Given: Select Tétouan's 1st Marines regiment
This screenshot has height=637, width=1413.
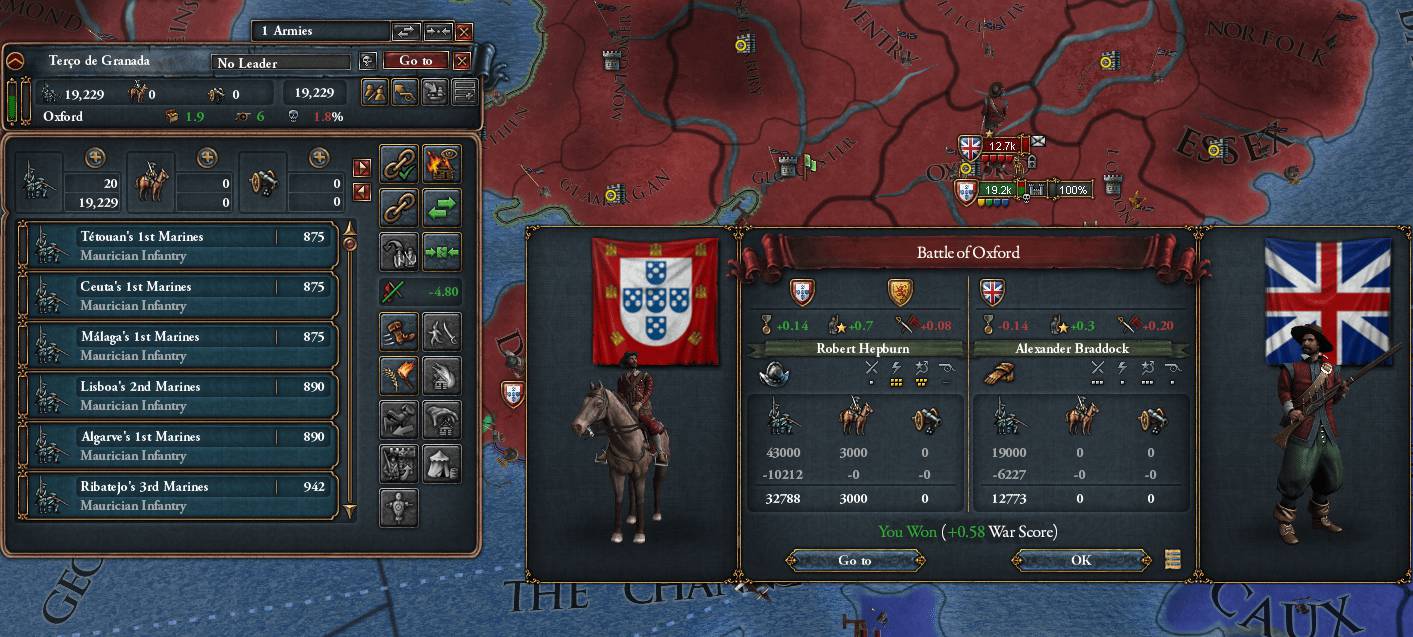Looking at the screenshot, I should pos(178,245).
